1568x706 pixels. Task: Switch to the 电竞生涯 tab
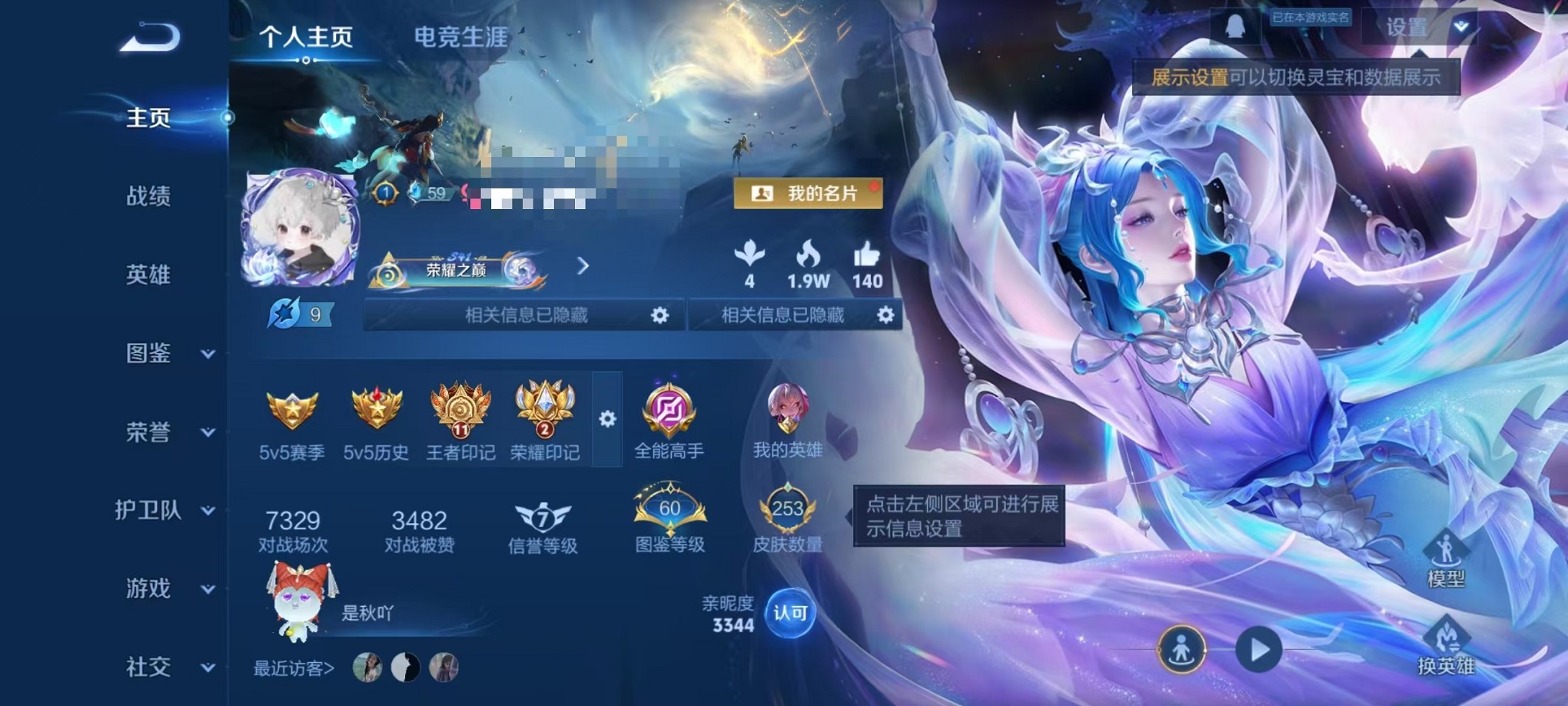[x=459, y=38]
